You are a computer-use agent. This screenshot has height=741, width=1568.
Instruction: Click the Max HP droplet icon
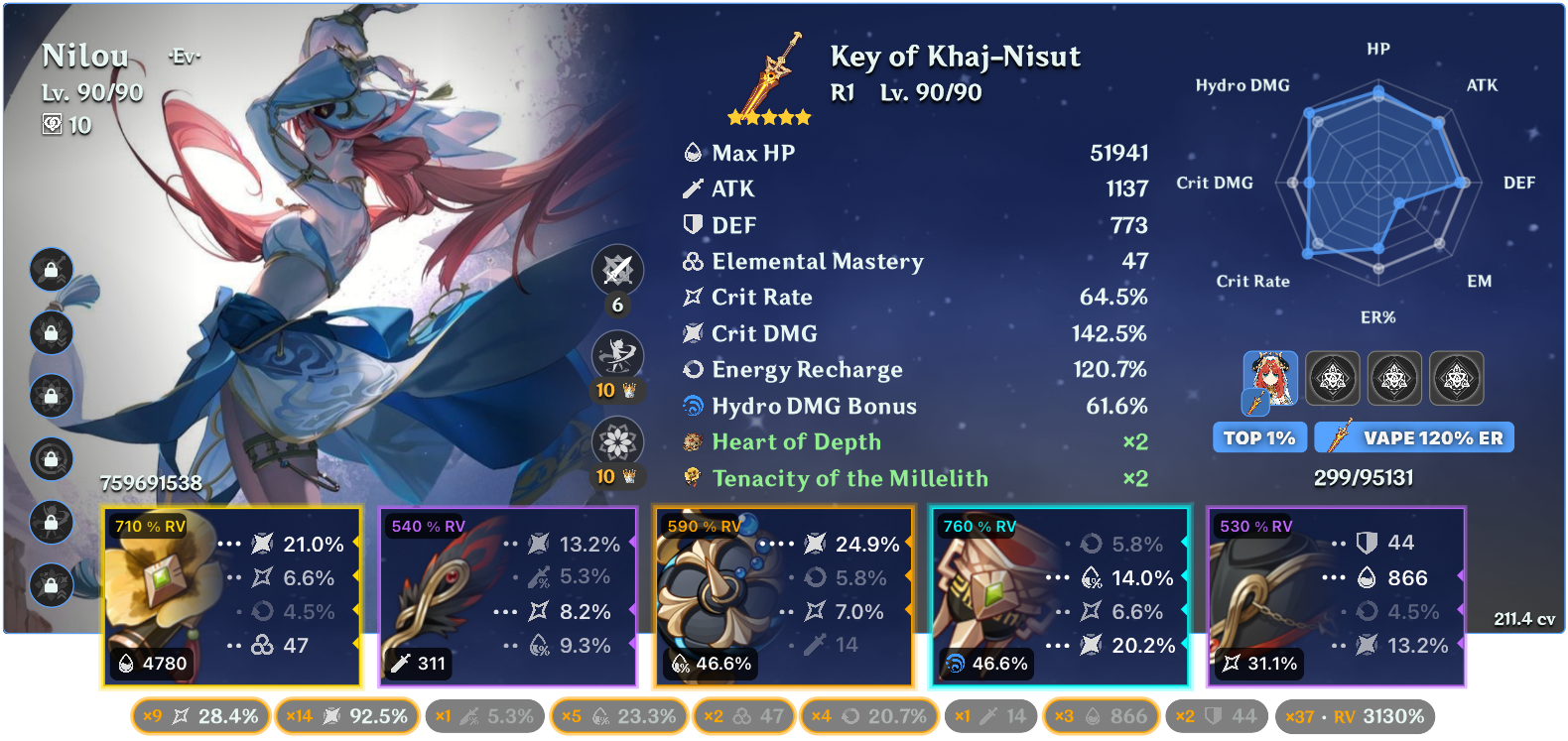tap(693, 153)
